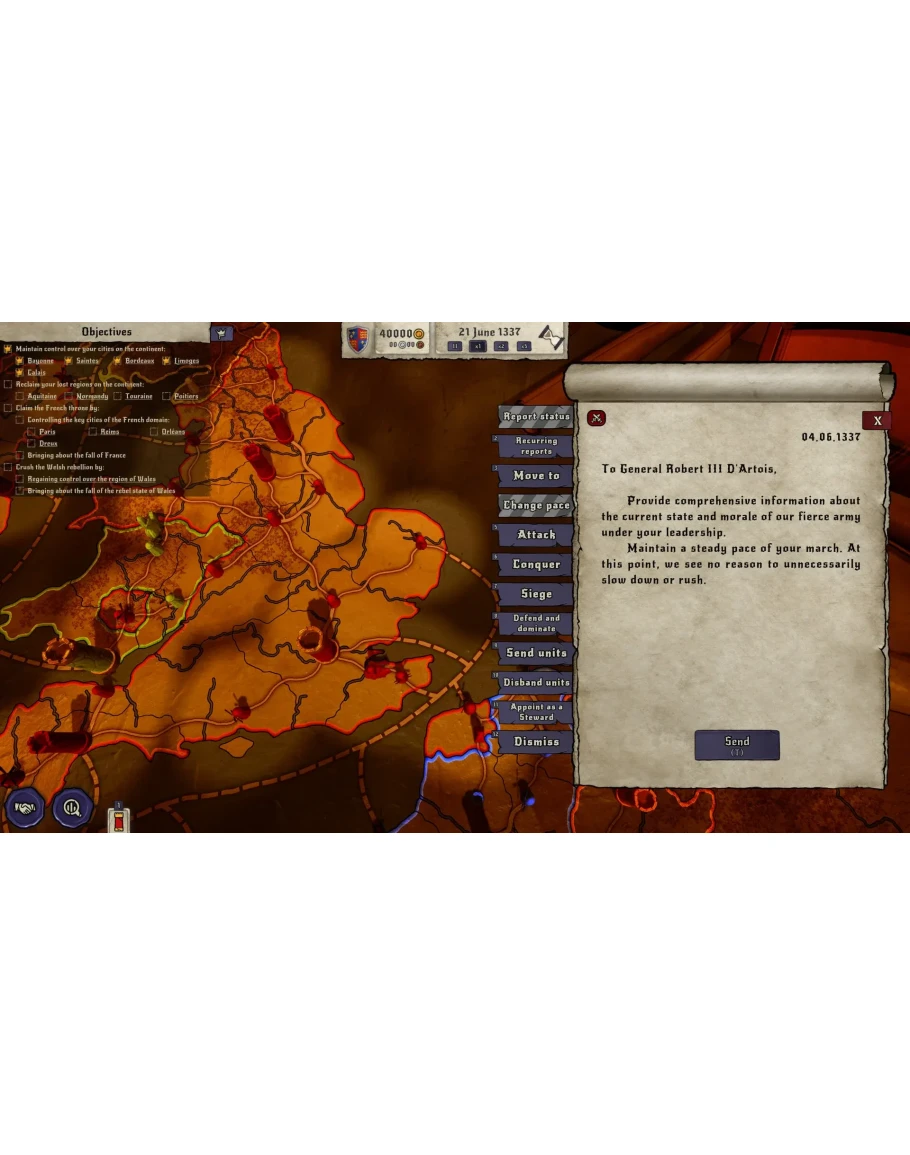
Task: Select the Defend and dominate order
Action: (x=536, y=623)
